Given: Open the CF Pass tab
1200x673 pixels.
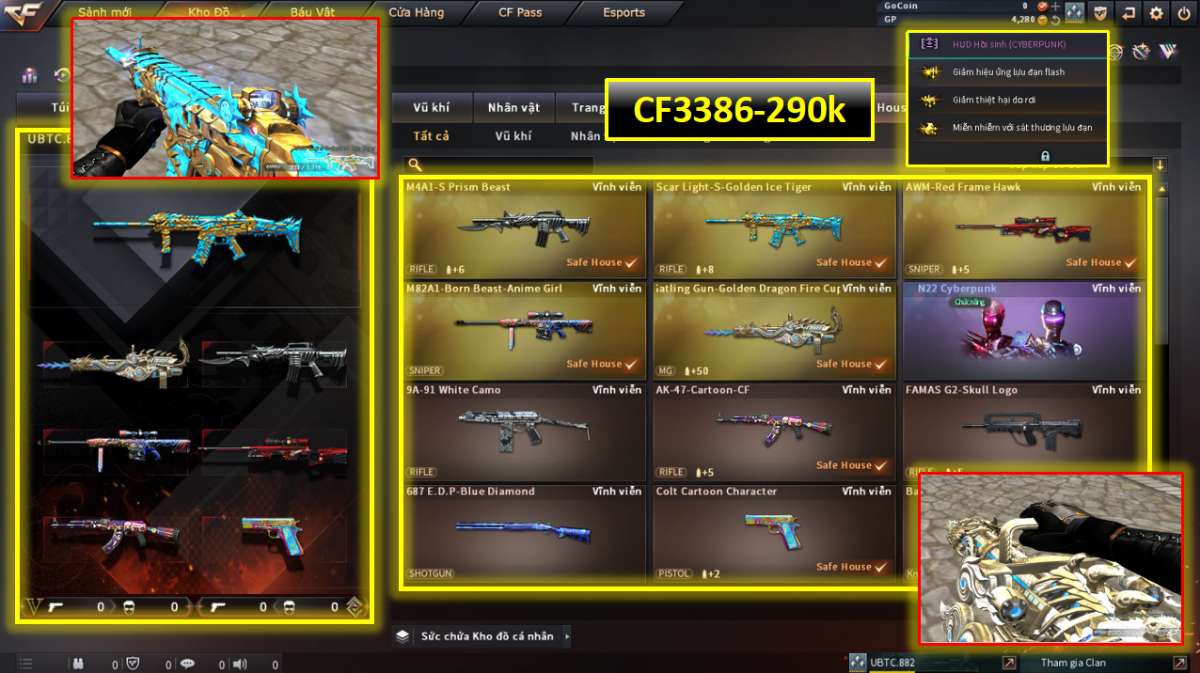Looking at the screenshot, I should point(520,13).
